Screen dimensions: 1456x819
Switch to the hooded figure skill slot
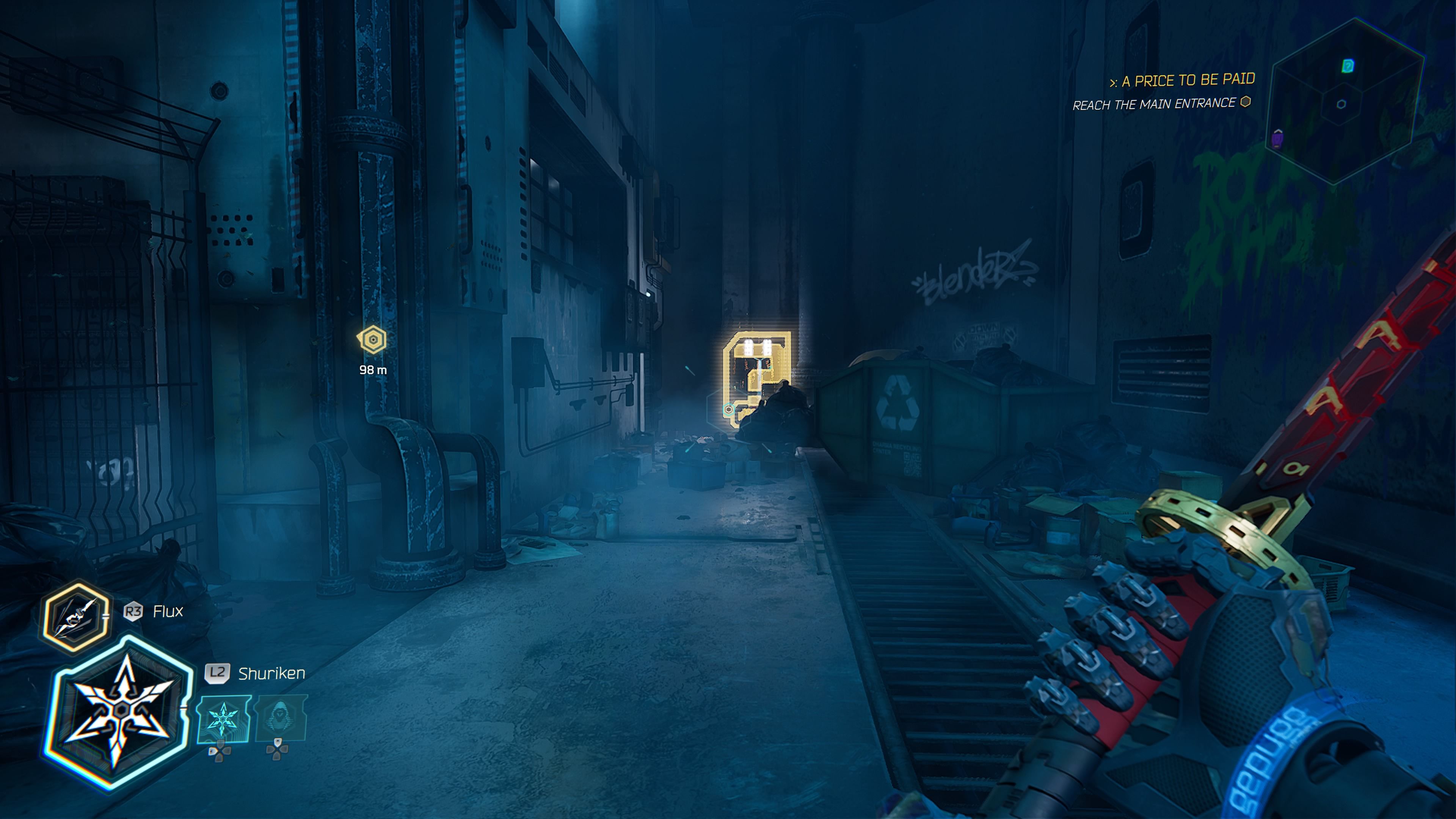pos(281,717)
